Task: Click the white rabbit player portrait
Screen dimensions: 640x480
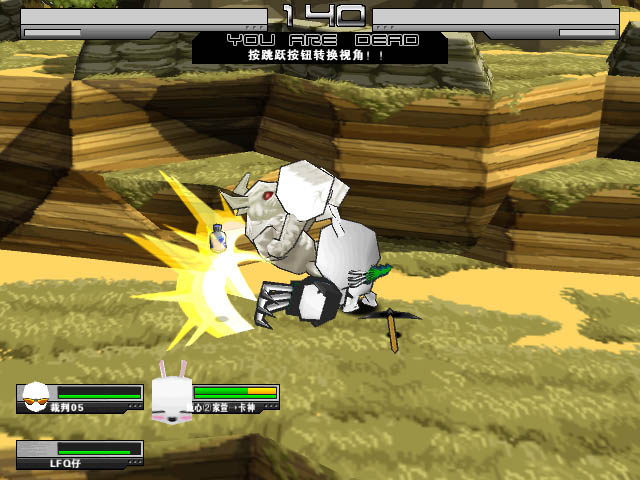Action: tap(170, 394)
